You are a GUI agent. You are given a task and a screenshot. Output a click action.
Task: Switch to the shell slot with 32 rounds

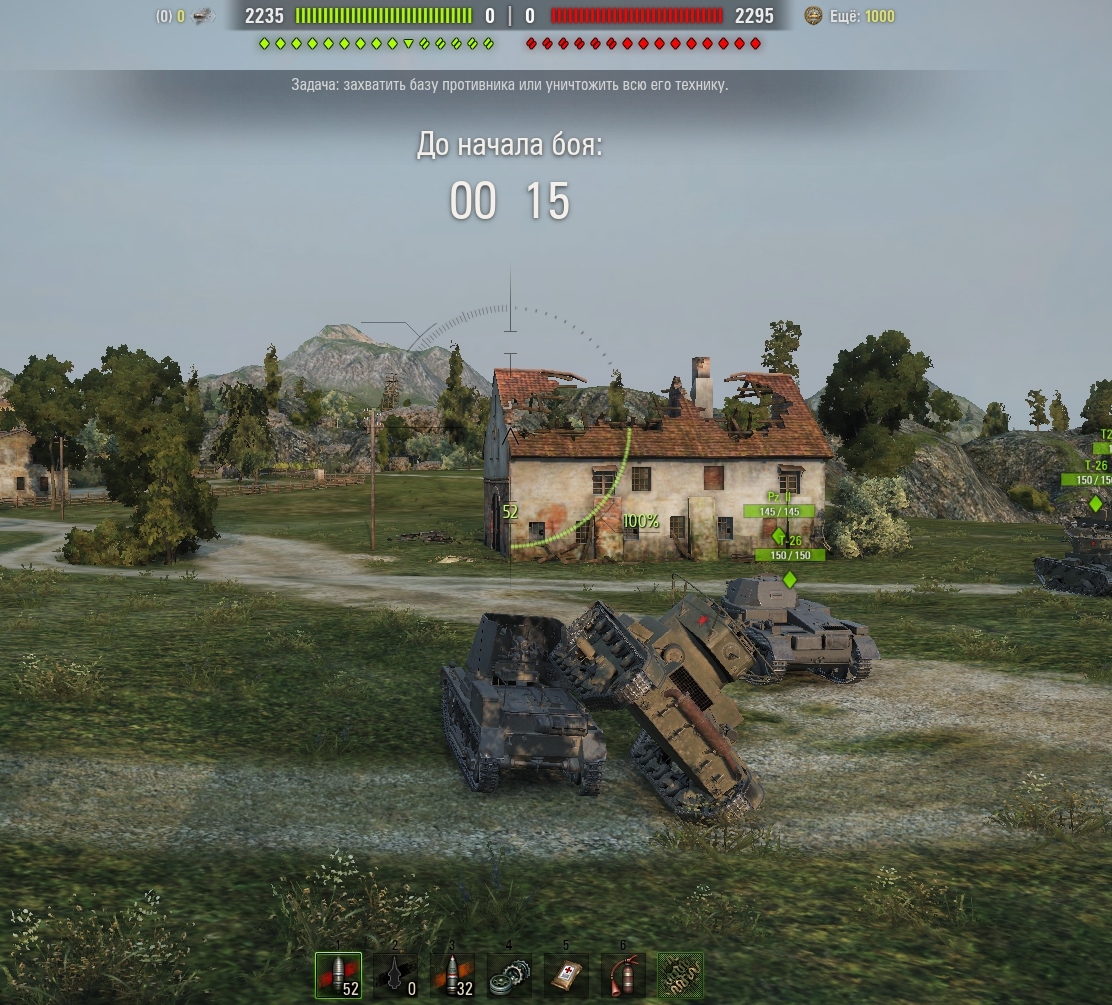point(452,975)
